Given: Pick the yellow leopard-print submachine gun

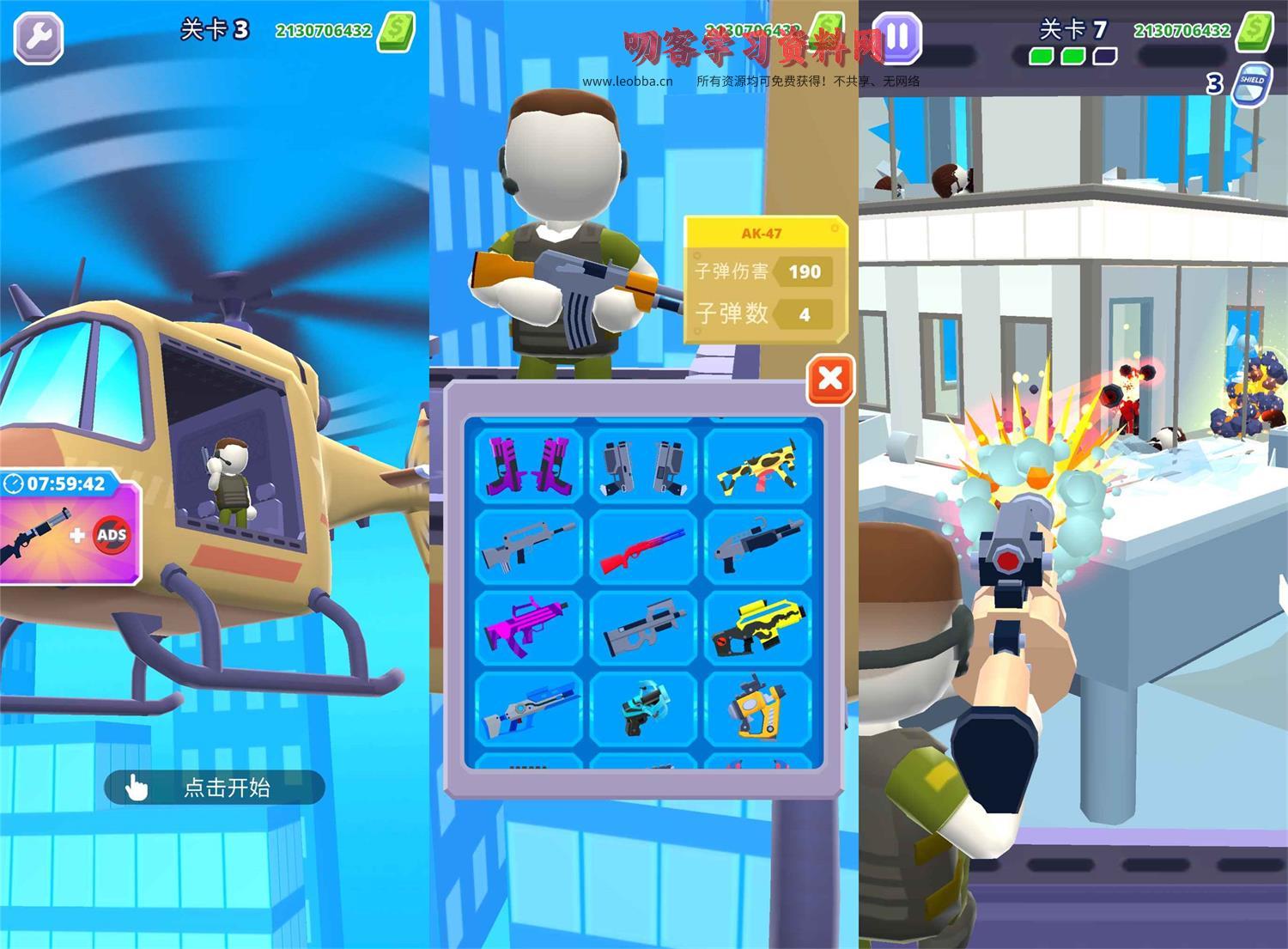Looking at the screenshot, I should [758, 464].
